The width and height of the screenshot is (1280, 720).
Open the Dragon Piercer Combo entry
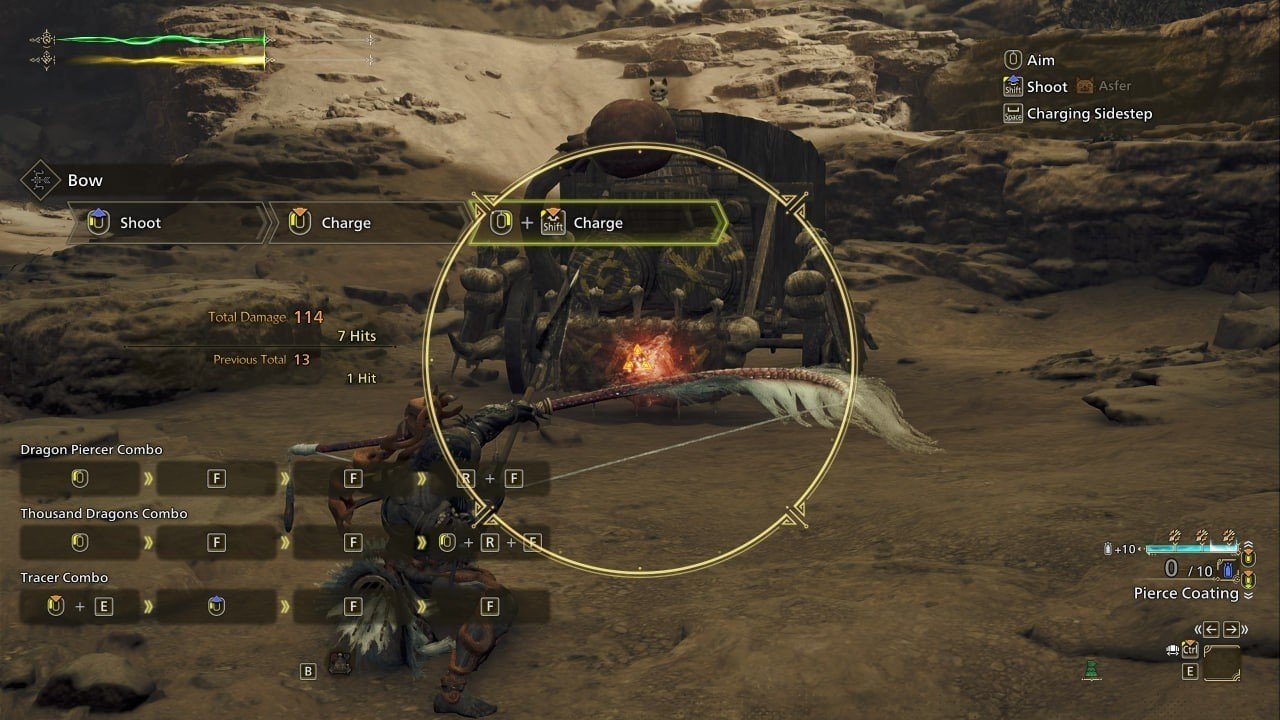[91, 450]
